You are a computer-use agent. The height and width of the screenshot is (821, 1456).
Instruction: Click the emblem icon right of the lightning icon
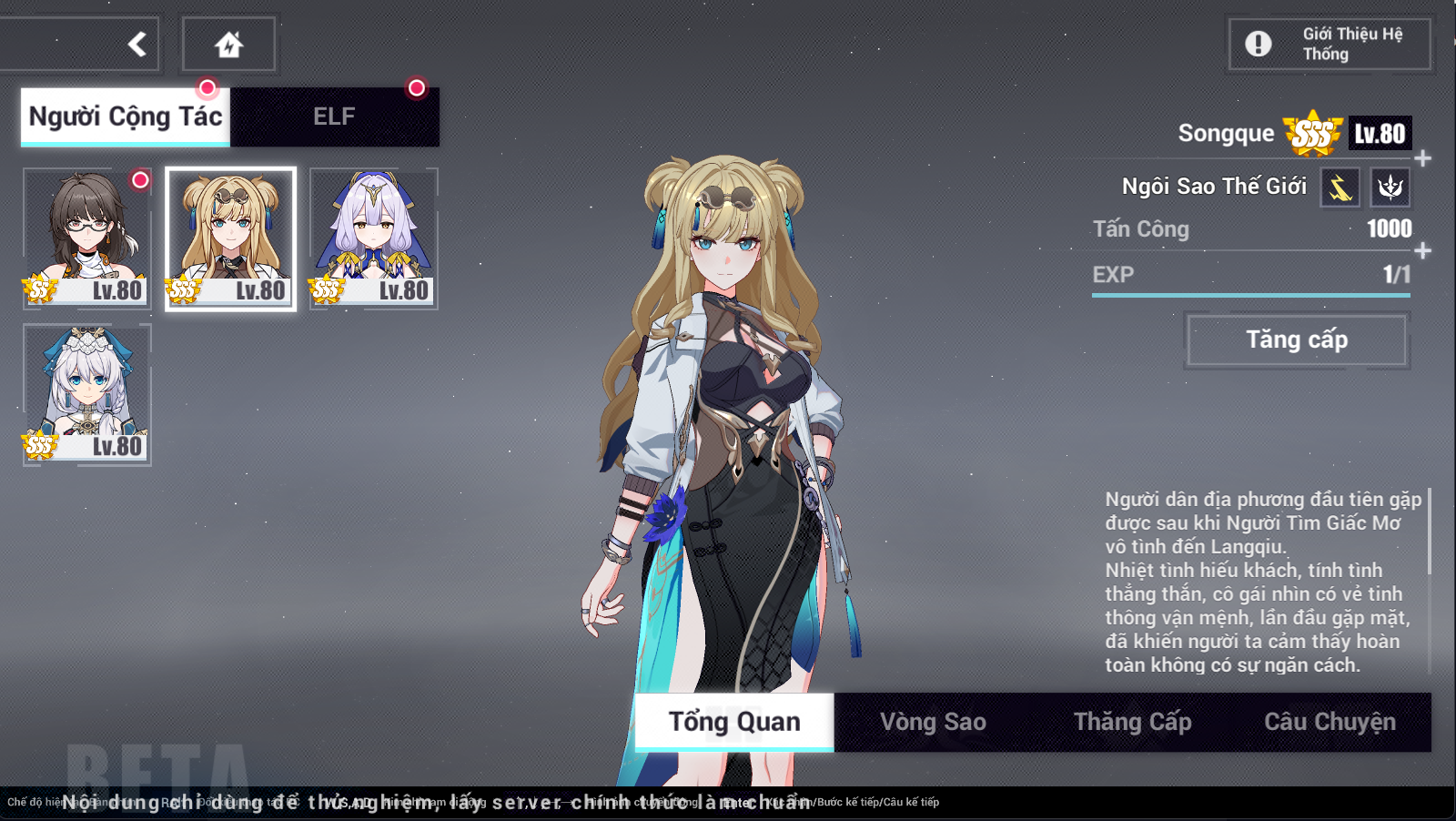coord(1392,187)
